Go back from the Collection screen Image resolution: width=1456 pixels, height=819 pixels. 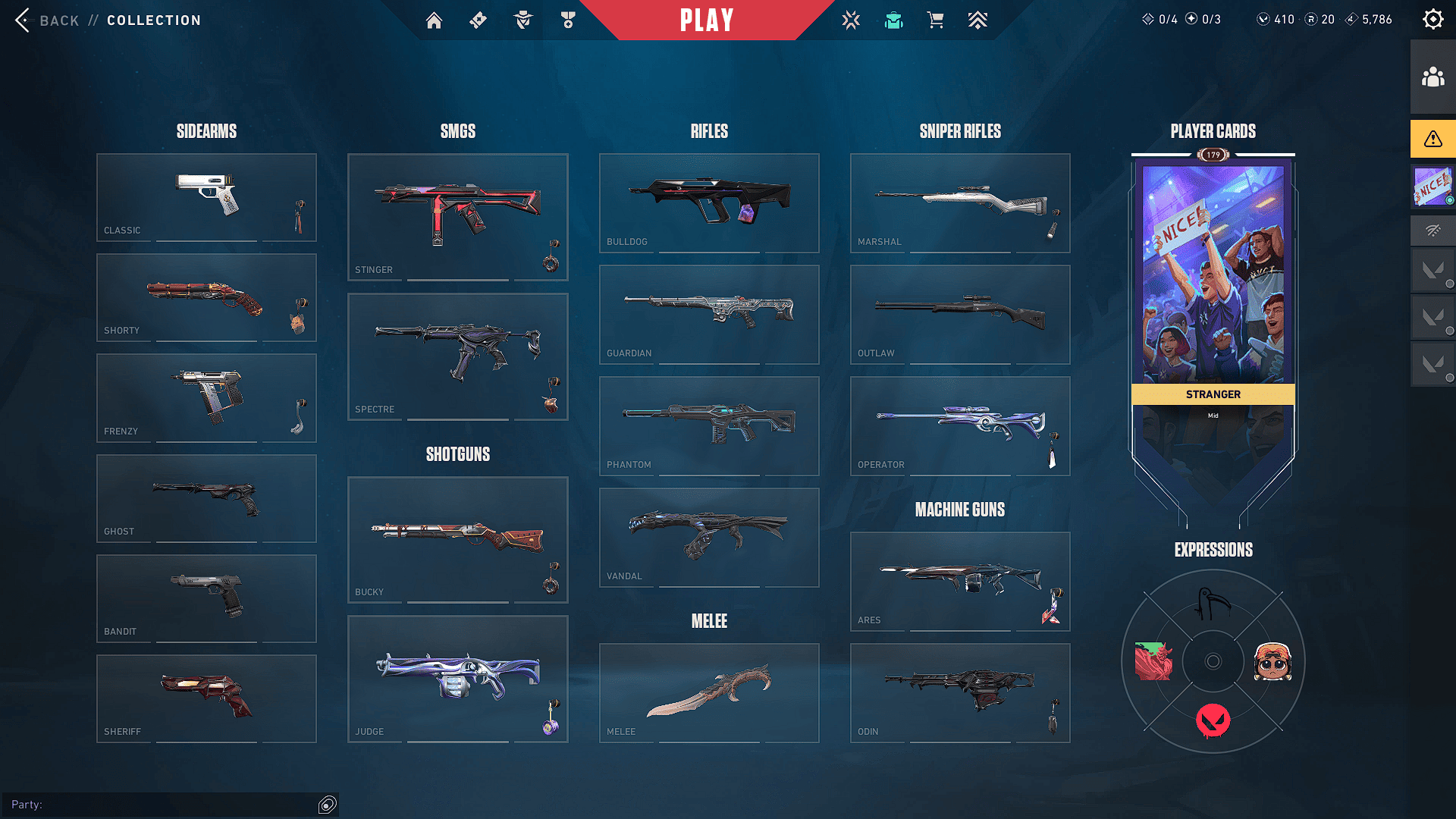pos(47,20)
